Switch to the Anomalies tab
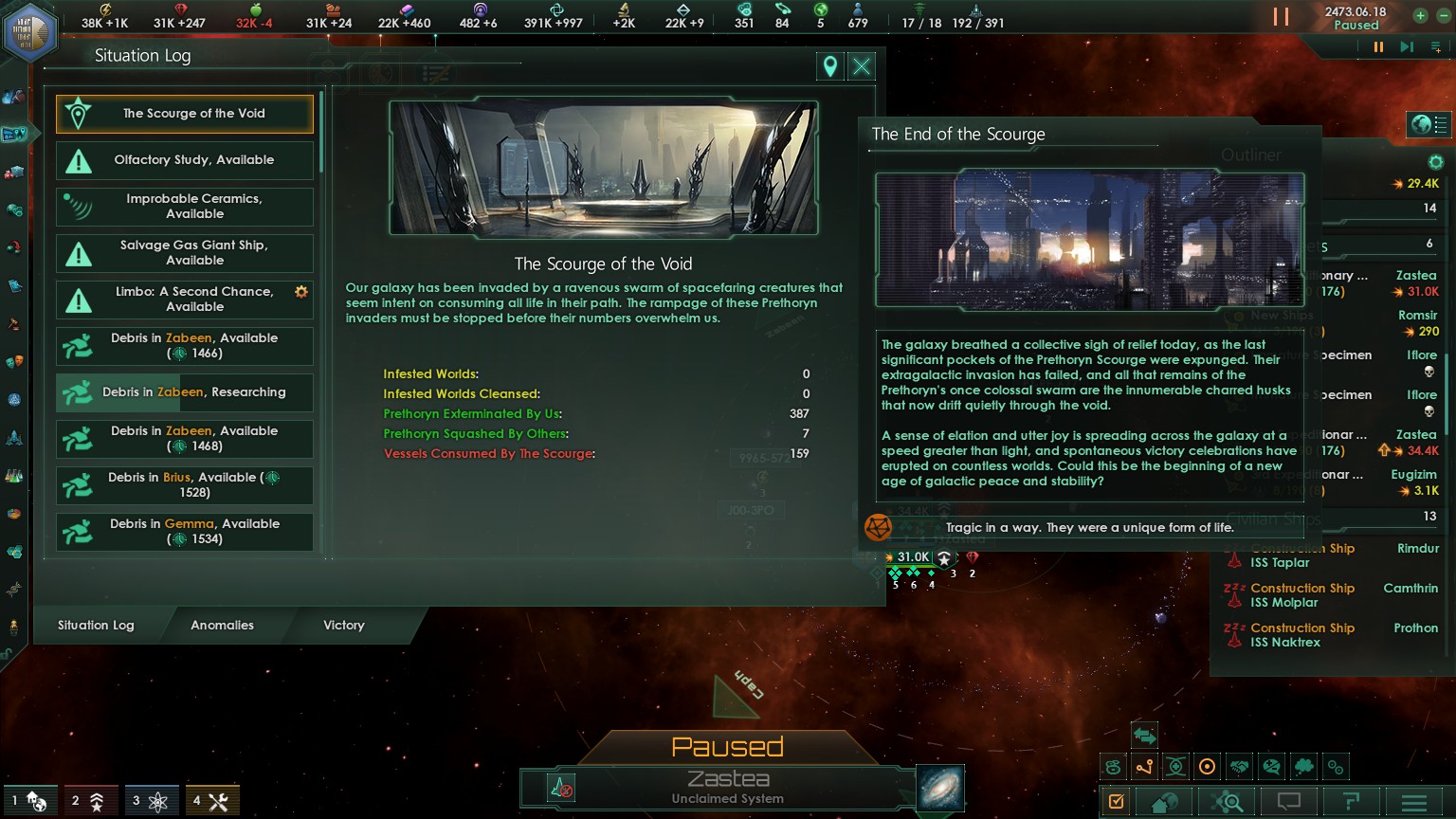 tap(222, 626)
